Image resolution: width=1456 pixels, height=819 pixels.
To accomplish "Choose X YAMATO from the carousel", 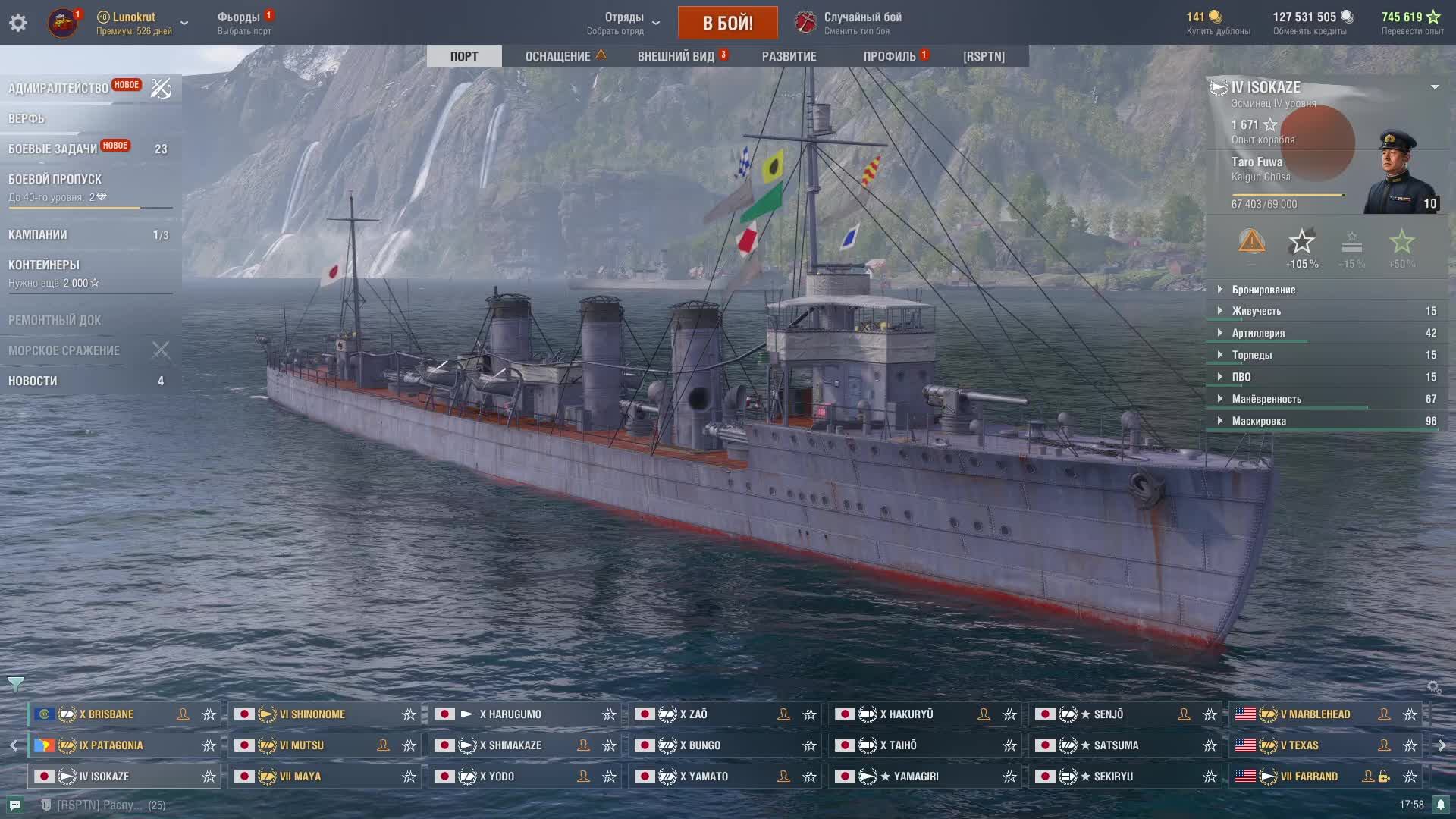I will pos(704,777).
